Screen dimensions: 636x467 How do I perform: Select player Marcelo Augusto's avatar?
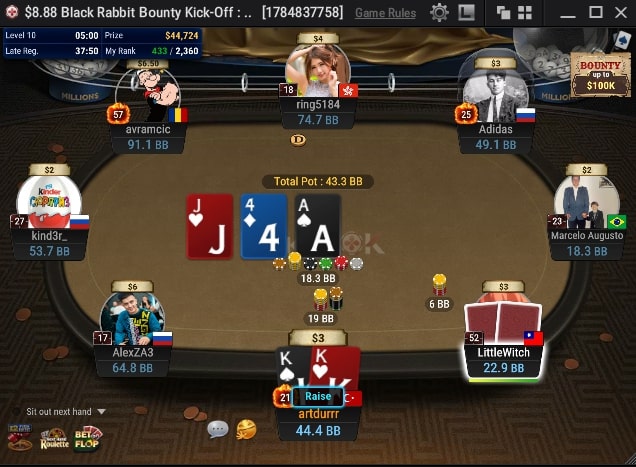(586, 202)
